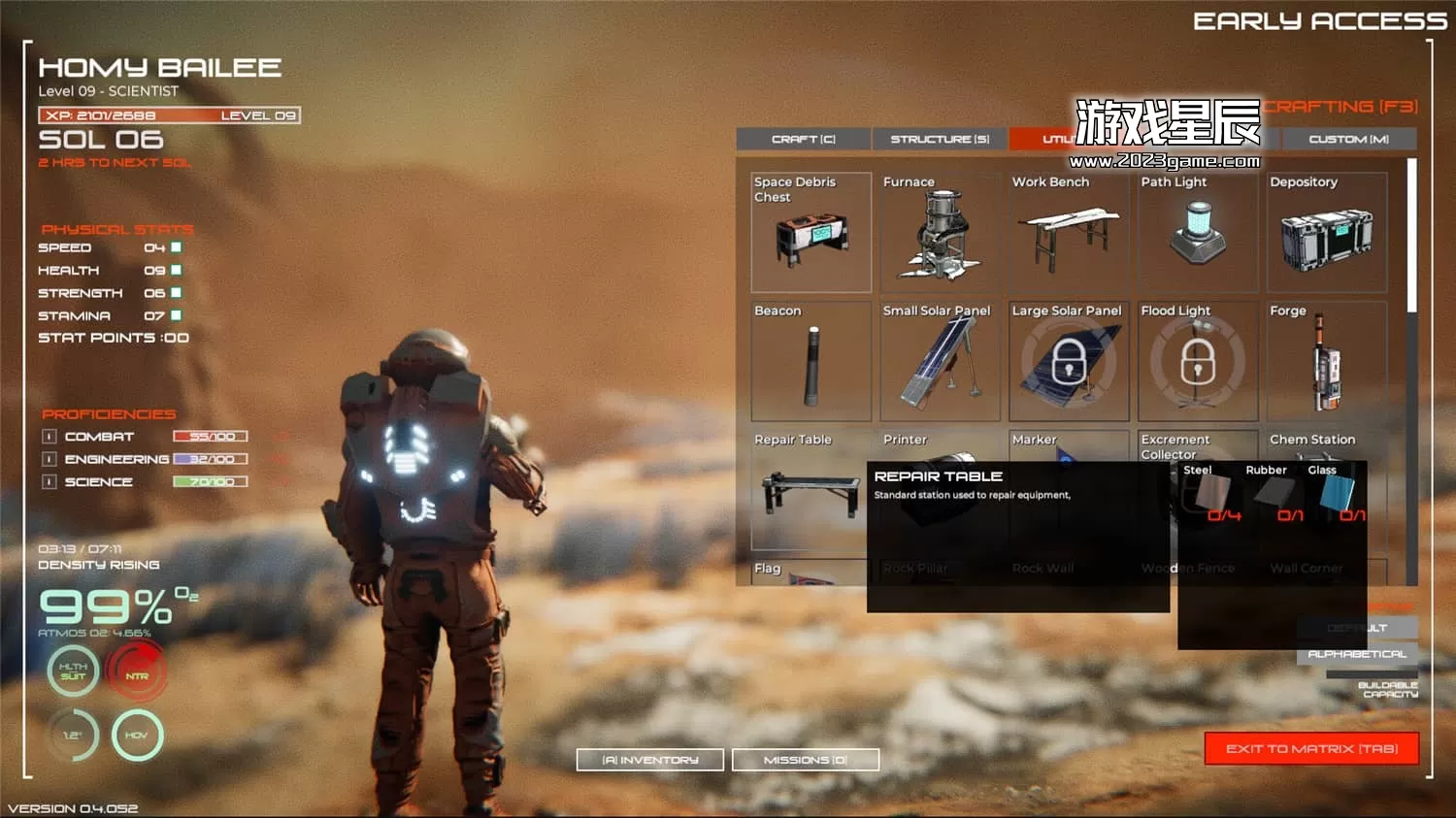Pick the Work Bench item

(1069, 233)
